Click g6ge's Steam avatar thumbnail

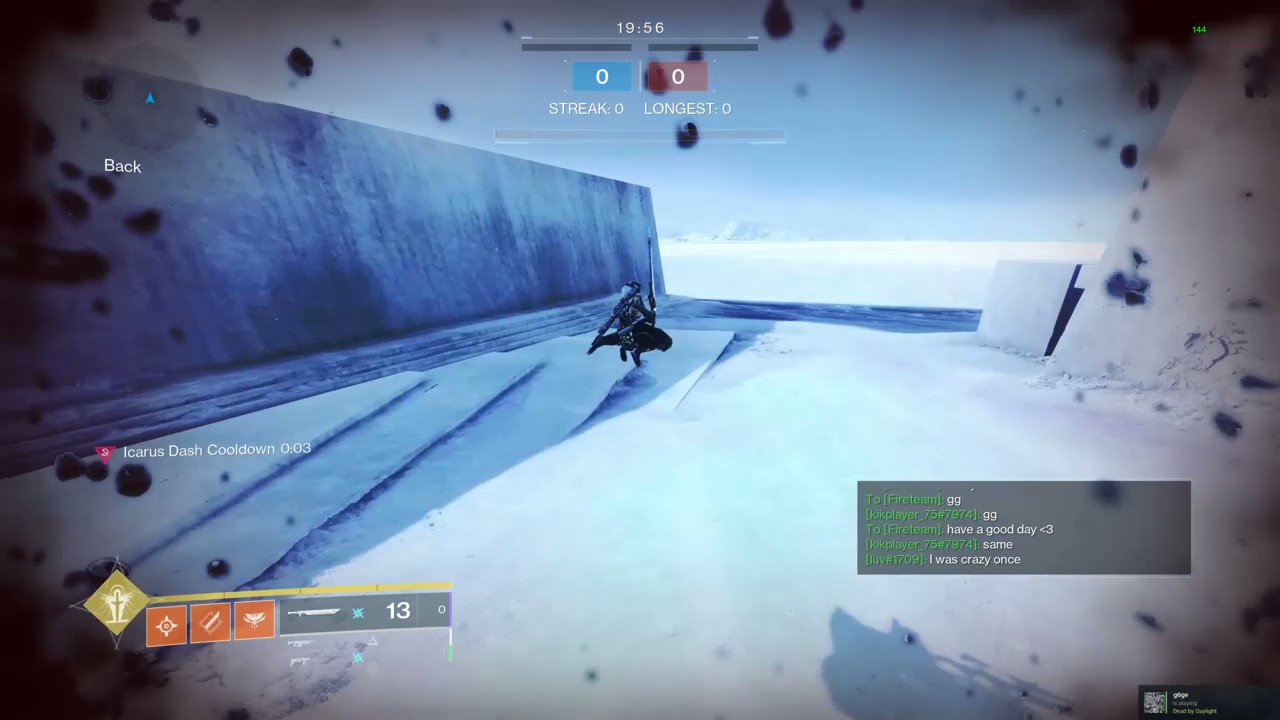coord(1154,702)
